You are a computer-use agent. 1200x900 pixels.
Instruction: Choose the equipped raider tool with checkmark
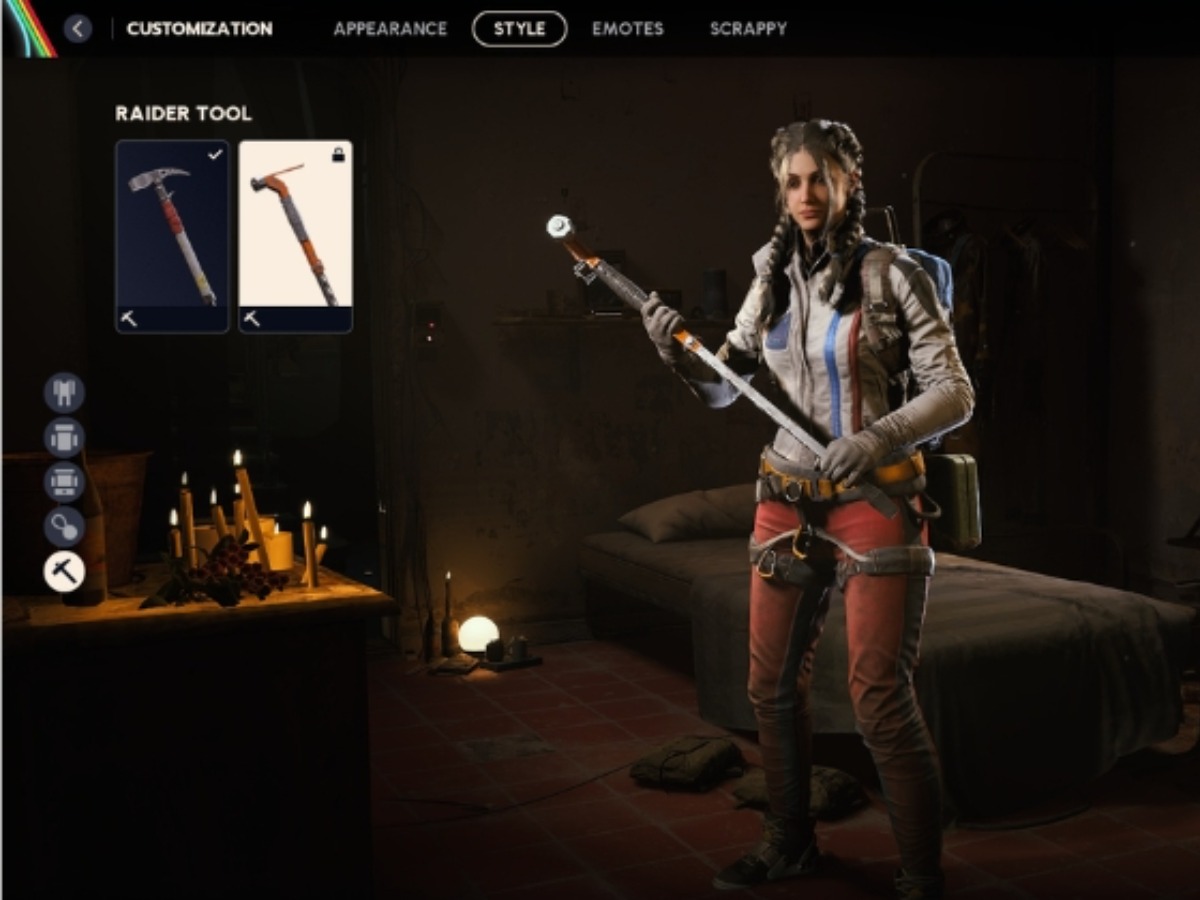172,236
